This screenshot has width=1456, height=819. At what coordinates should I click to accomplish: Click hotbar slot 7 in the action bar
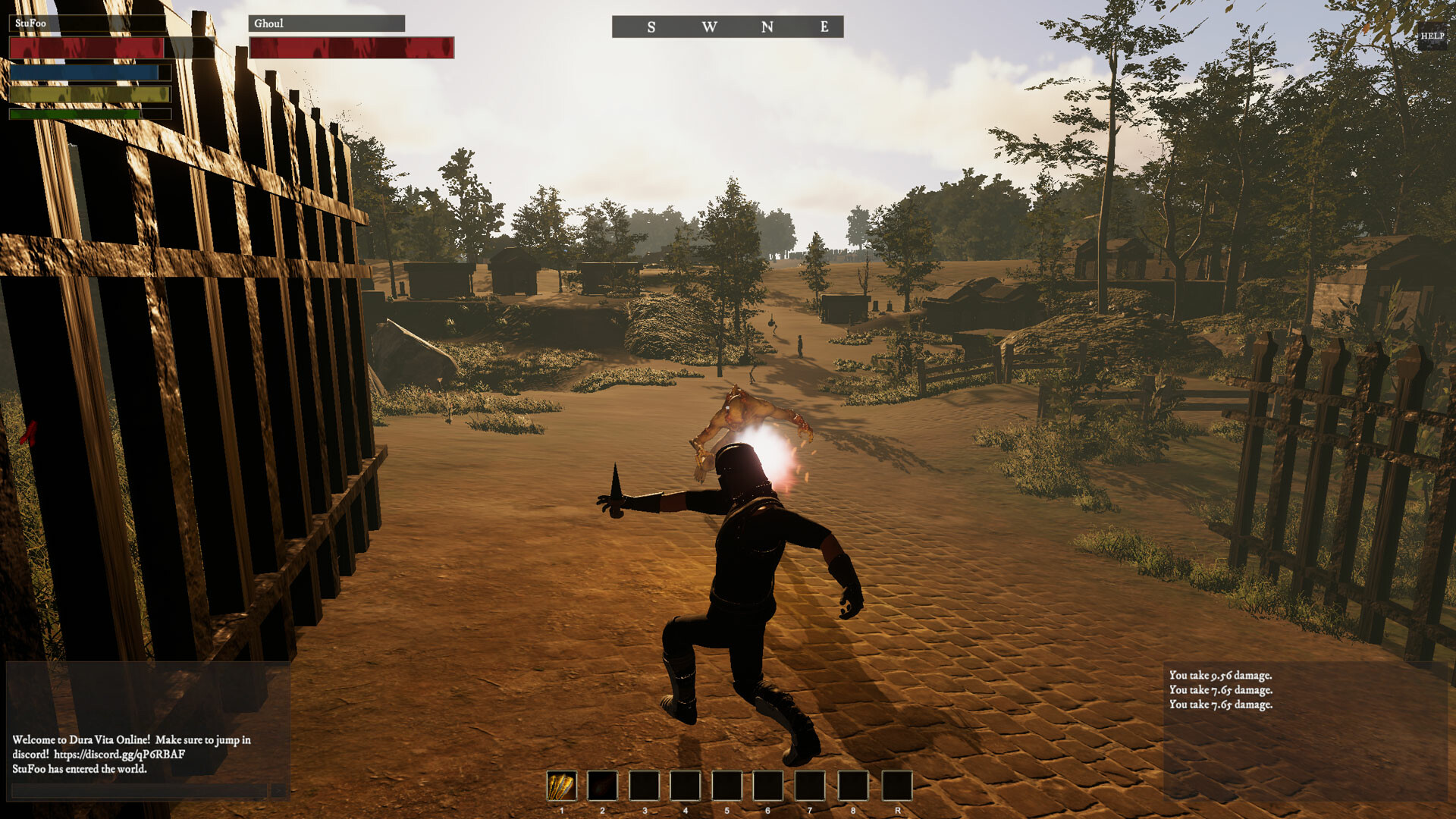[x=808, y=787]
